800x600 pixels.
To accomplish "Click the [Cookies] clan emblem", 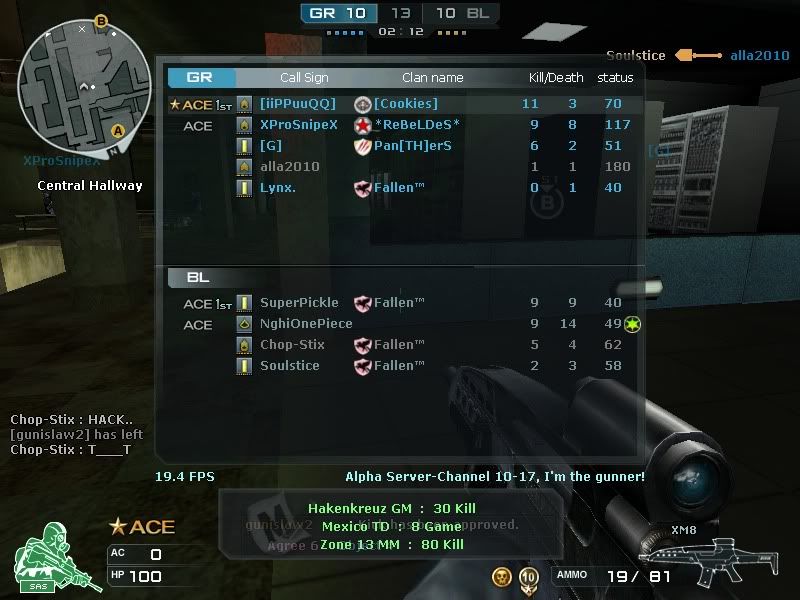I will (363, 104).
